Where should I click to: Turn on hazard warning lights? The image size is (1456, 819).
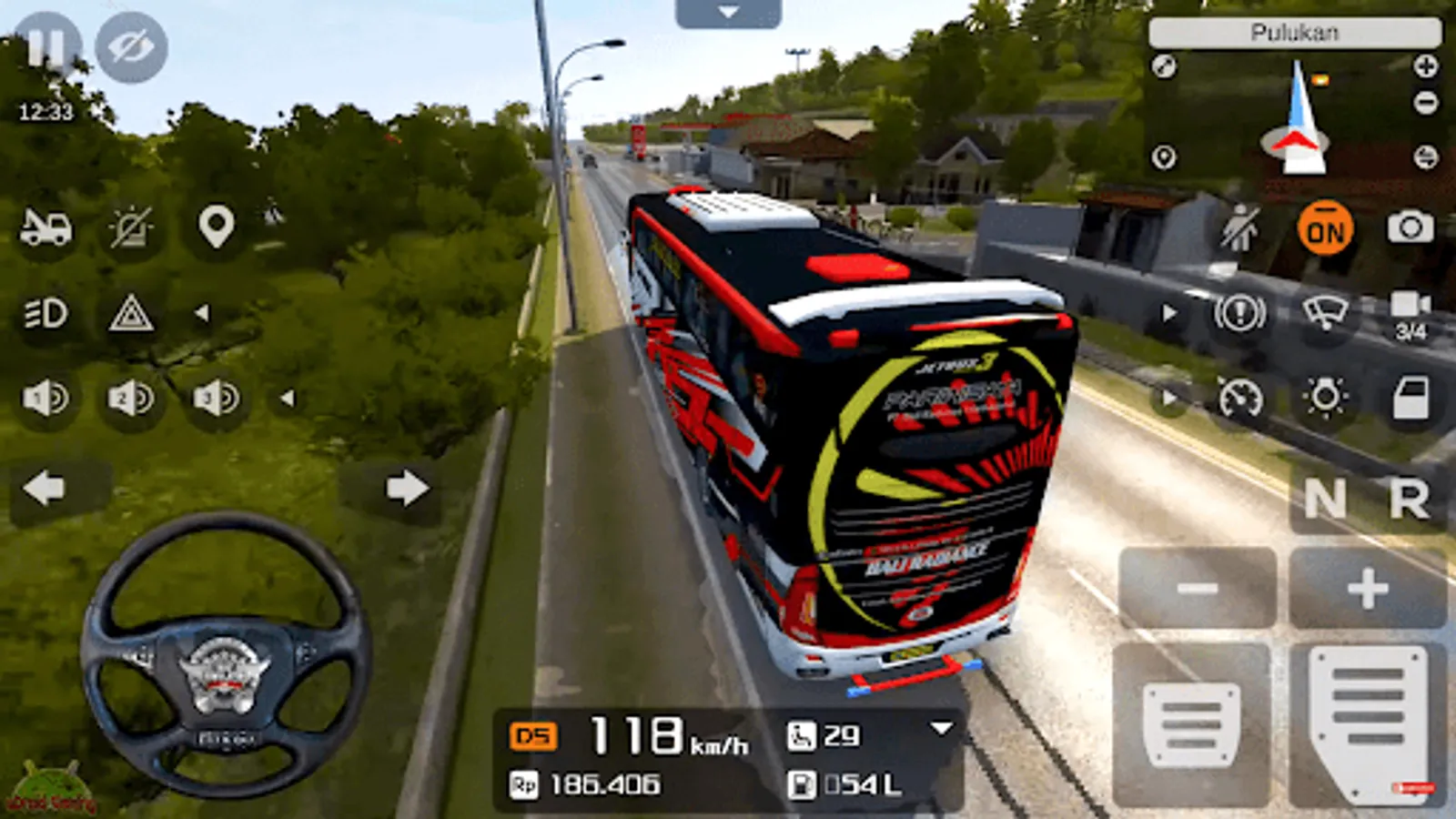[x=131, y=314]
